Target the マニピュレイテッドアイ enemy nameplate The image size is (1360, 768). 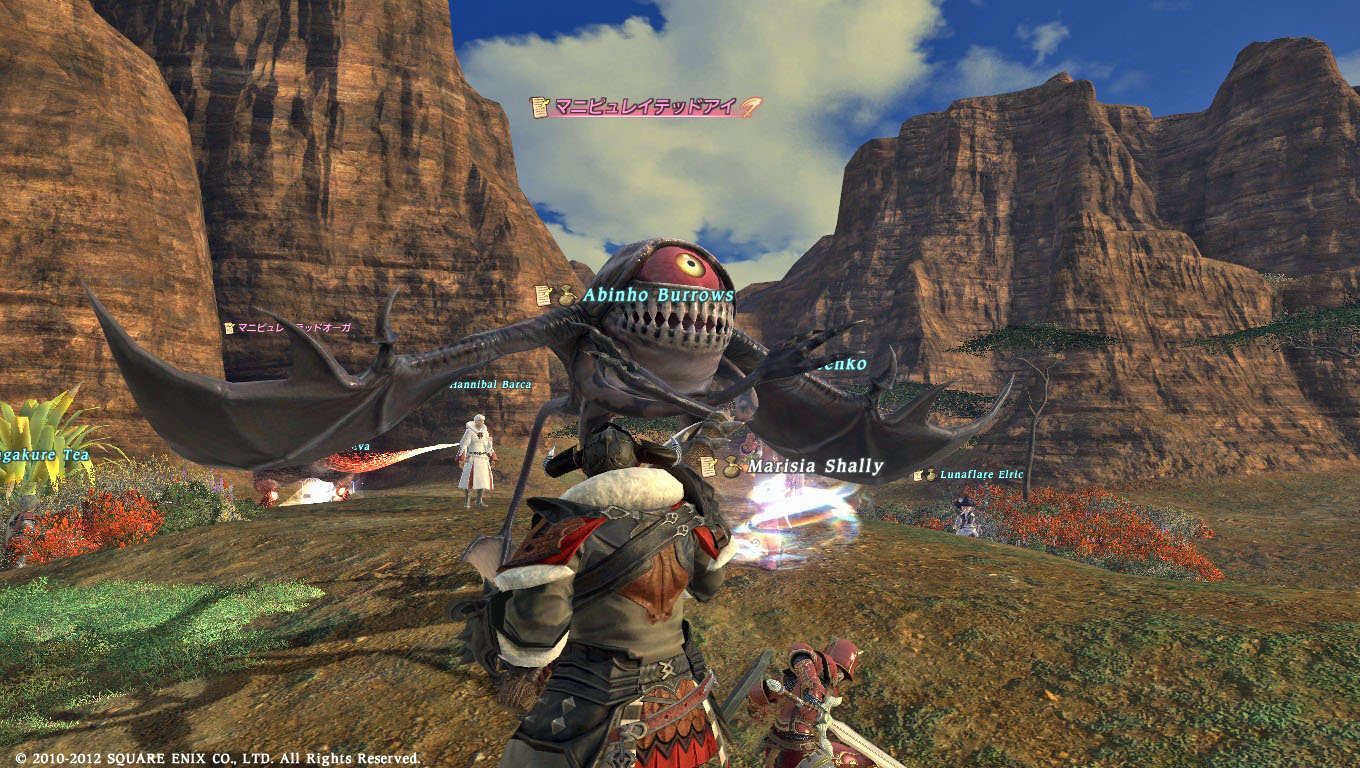pos(646,107)
